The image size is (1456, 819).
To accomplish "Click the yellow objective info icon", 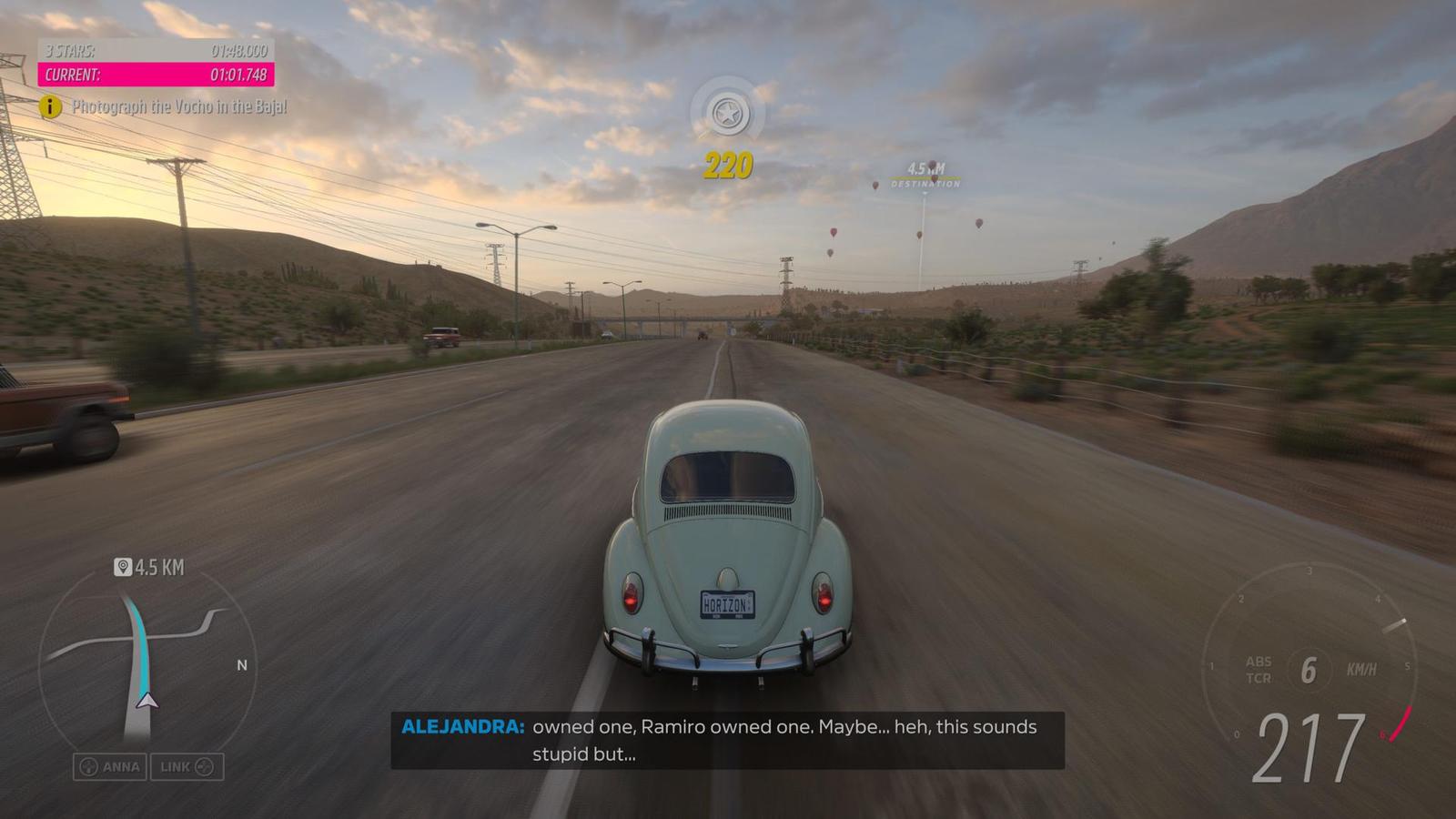I will [x=50, y=107].
